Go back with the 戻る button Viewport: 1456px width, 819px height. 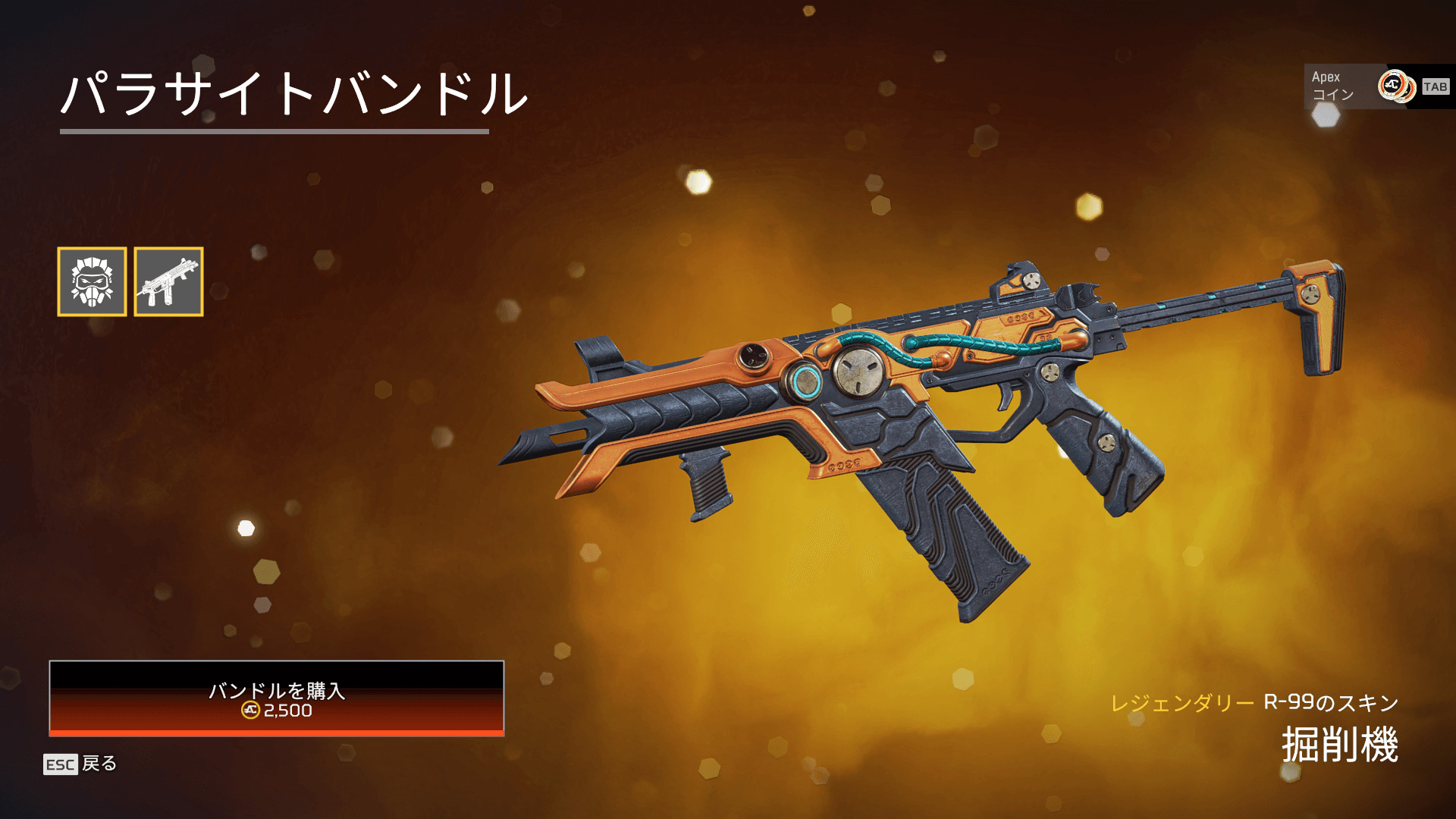[x=80, y=764]
